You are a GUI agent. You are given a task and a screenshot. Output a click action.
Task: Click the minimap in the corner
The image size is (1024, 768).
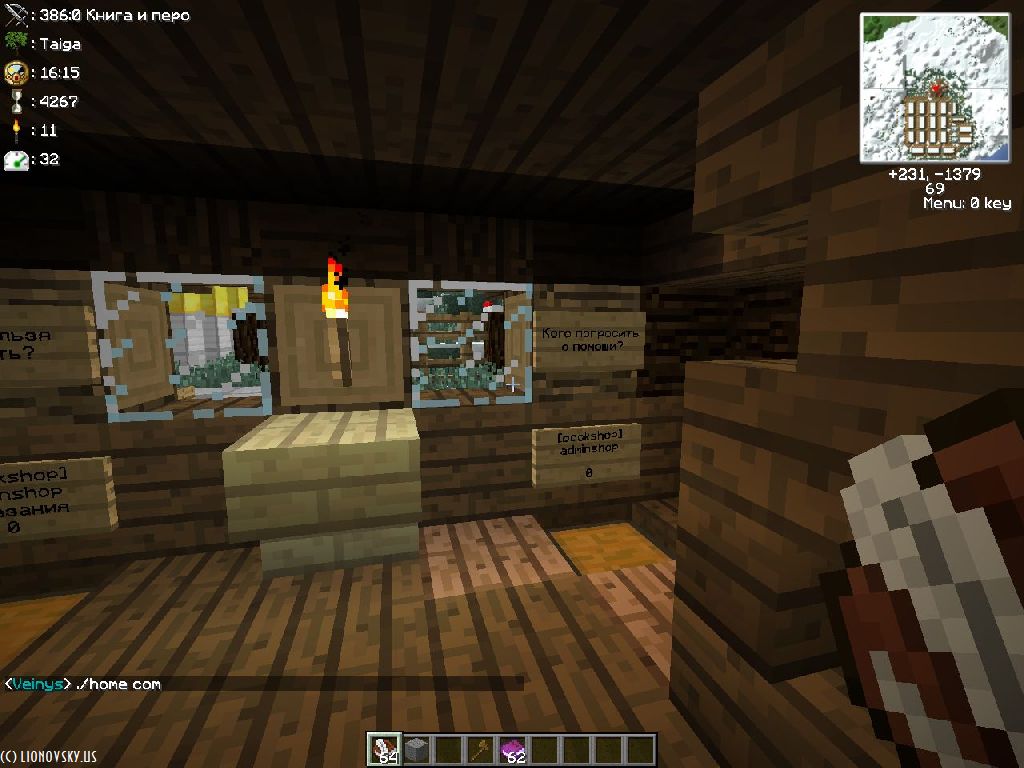click(934, 88)
